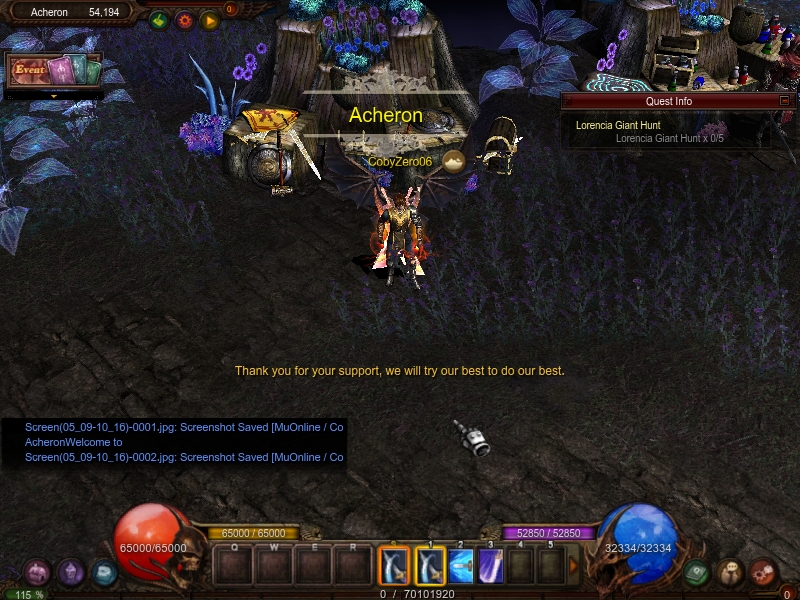Expand the Event panel down arrow
Screen dimensions: 800x600
tap(53, 96)
